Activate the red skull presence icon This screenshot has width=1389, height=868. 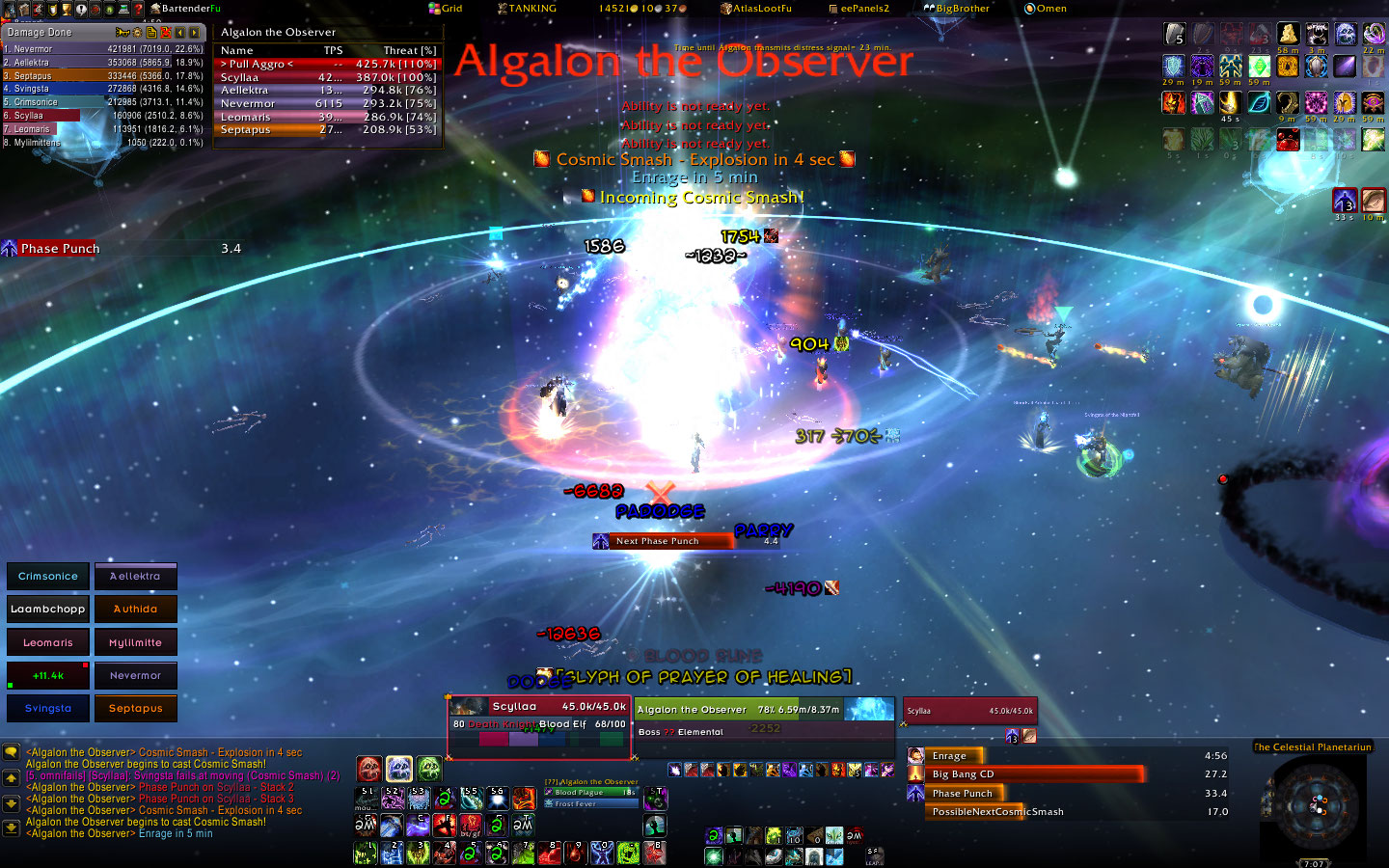369,769
